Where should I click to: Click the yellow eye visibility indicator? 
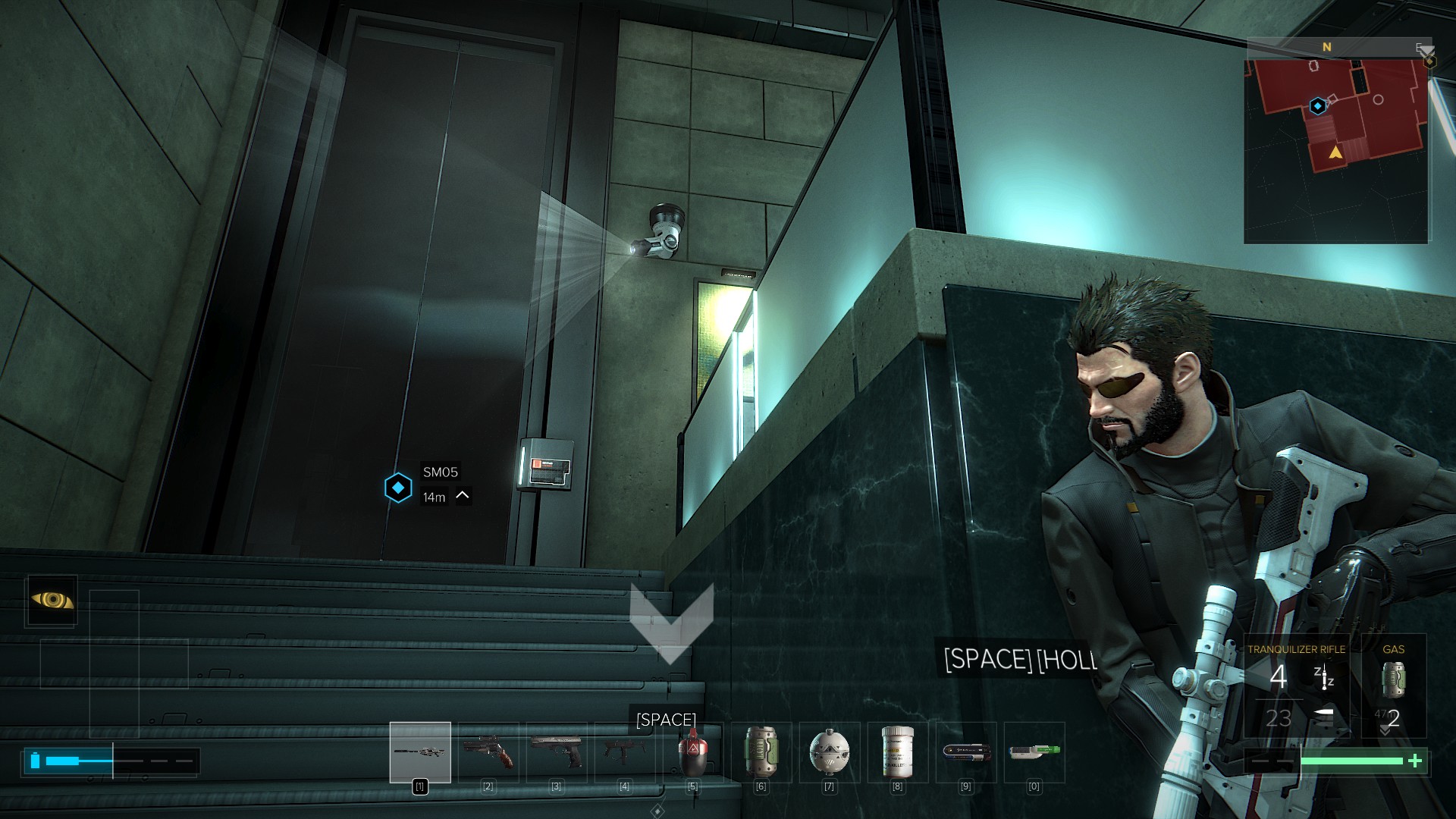click(x=52, y=601)
